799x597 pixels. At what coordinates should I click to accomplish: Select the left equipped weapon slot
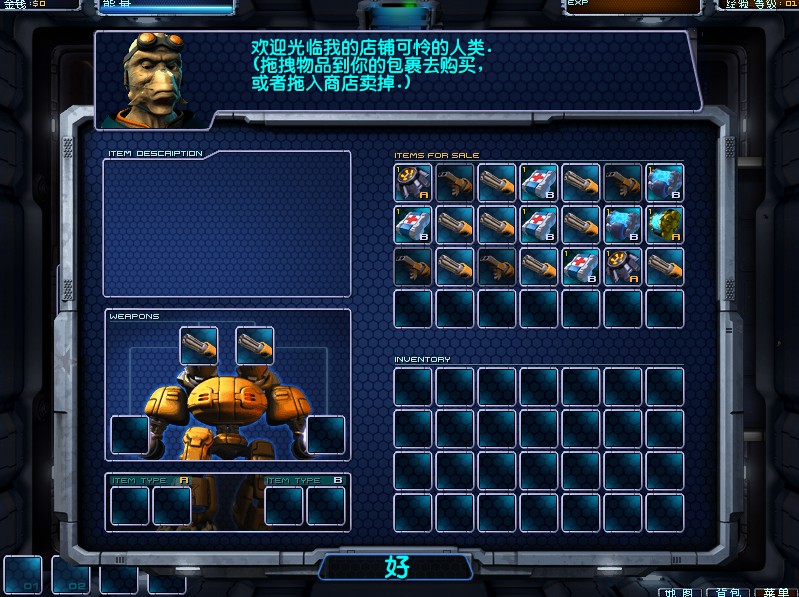coord(198,346)
